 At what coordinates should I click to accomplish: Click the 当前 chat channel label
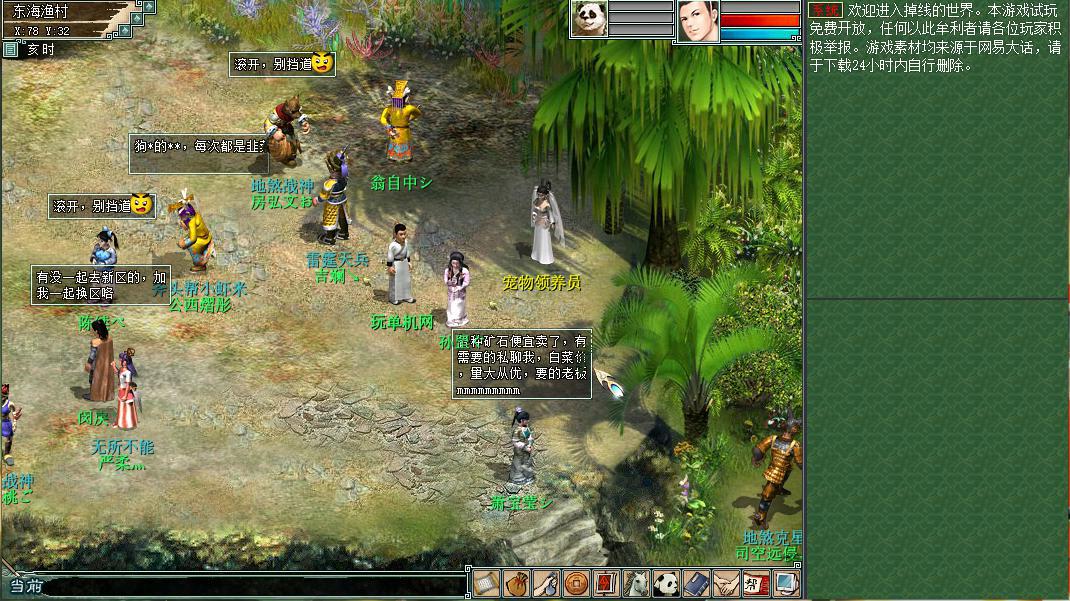pos(25,586)
